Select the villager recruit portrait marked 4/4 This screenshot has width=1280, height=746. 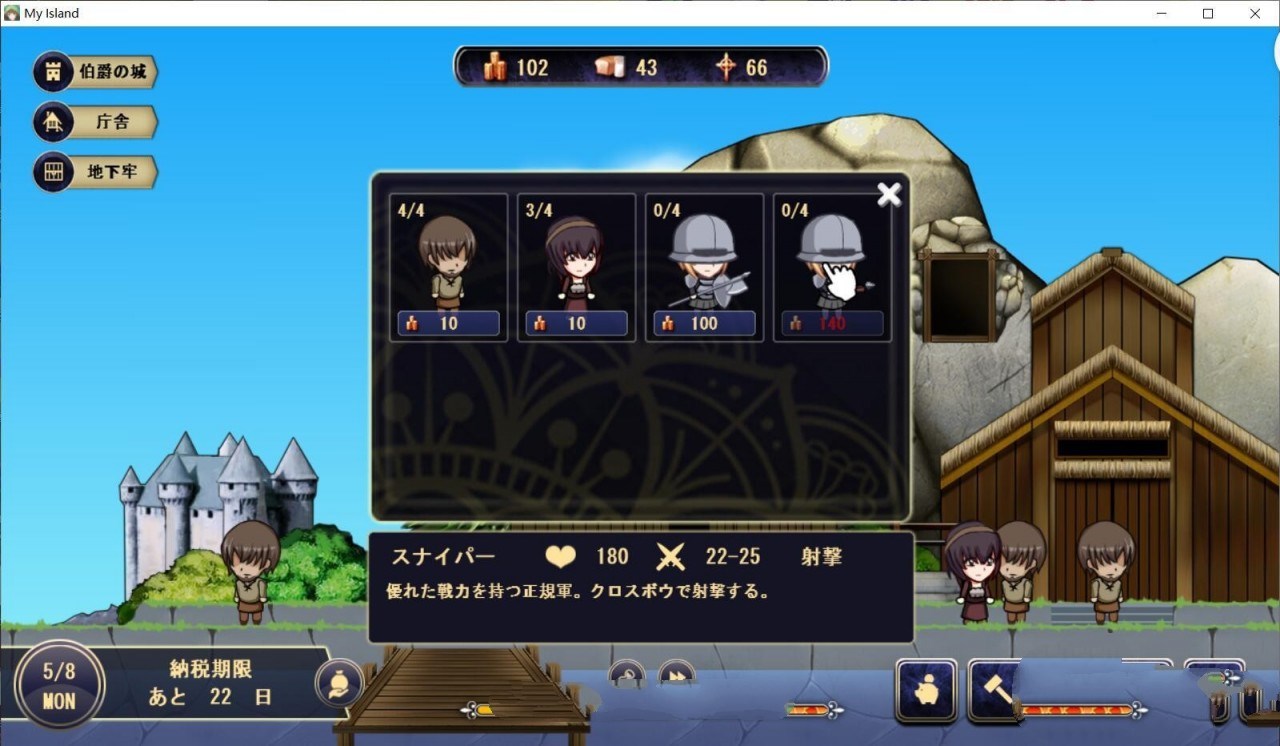pos(447,263)
